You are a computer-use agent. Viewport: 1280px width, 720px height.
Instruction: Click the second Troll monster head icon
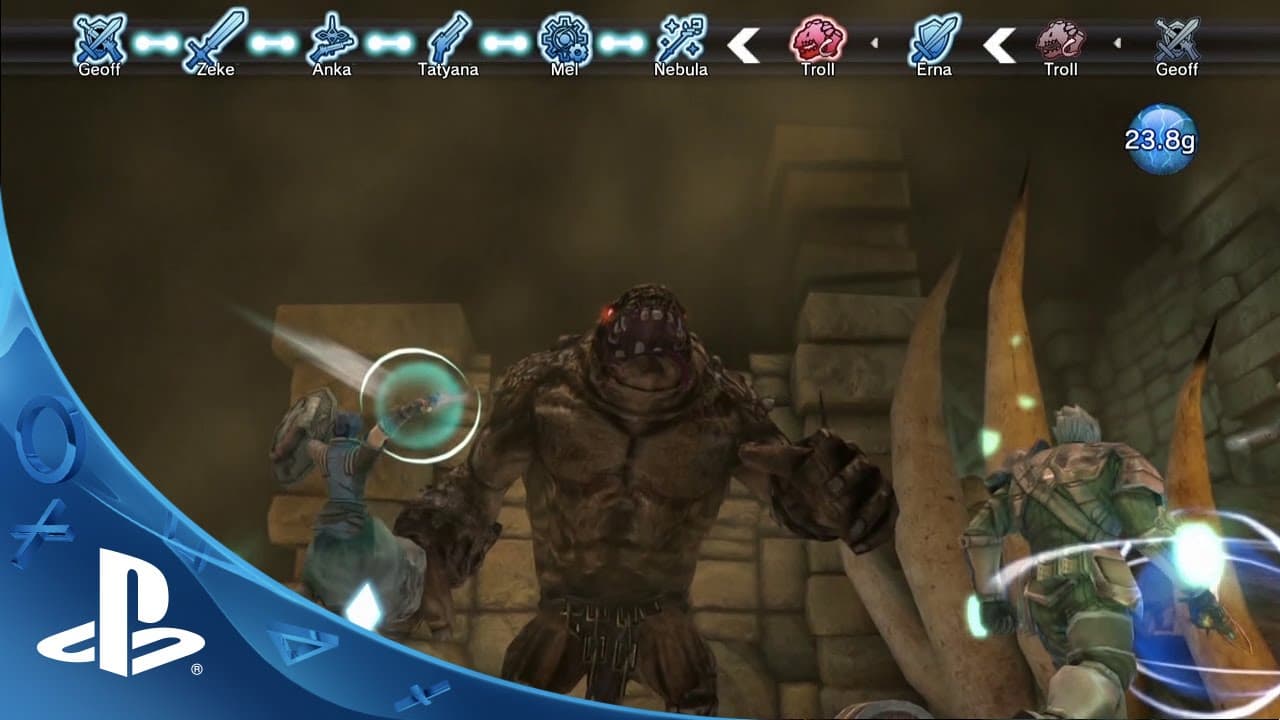(1060, 40)
